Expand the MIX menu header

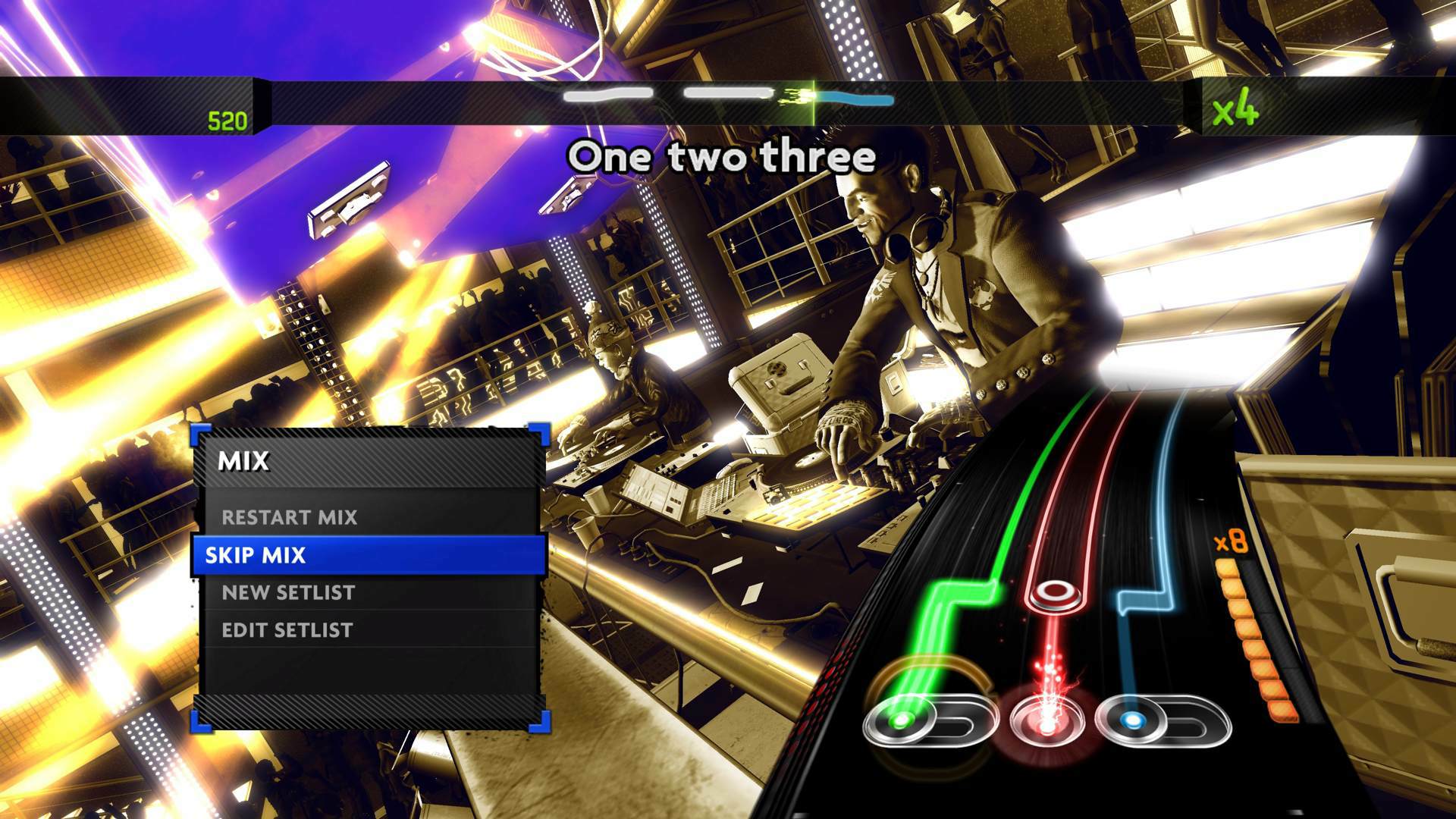click(243, 460)
